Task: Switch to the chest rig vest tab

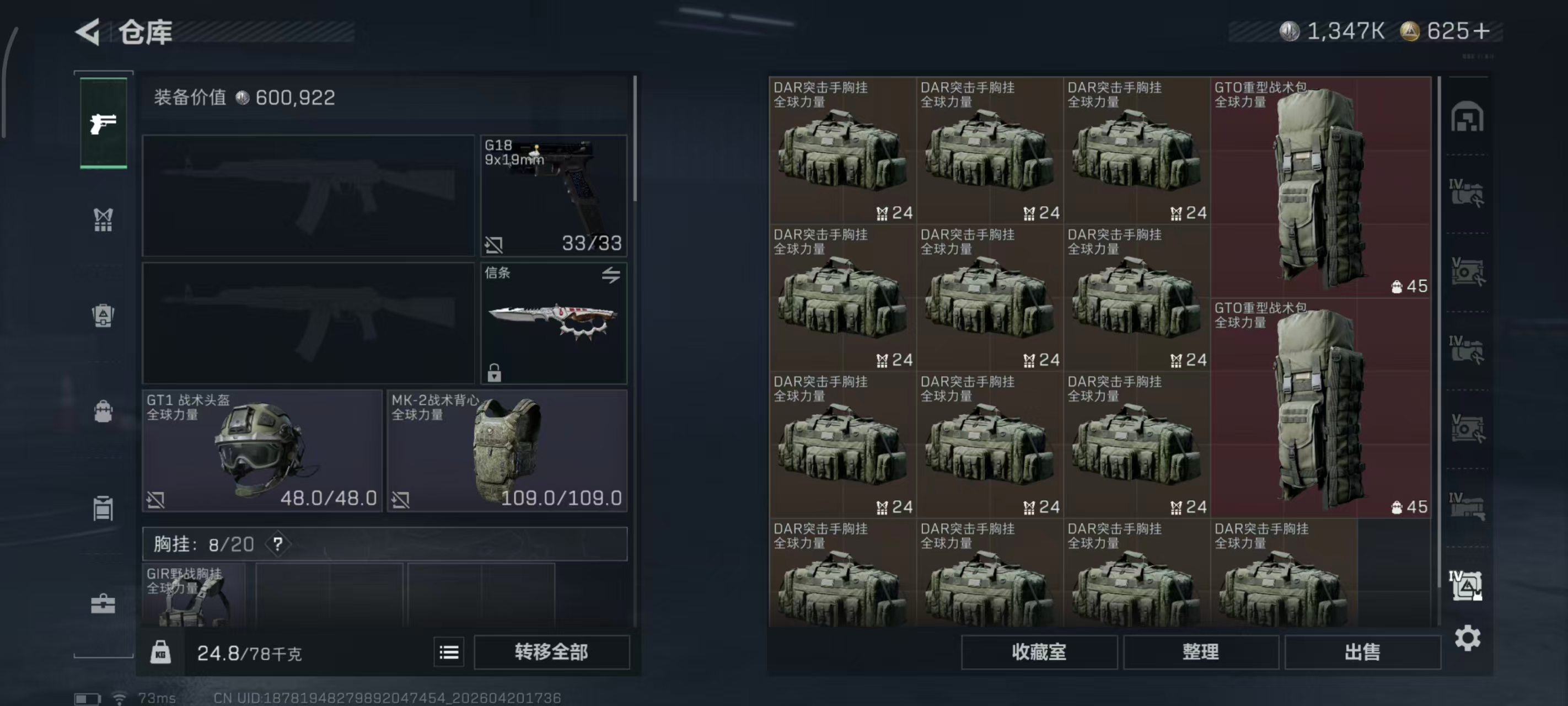Action: [104, 220]
